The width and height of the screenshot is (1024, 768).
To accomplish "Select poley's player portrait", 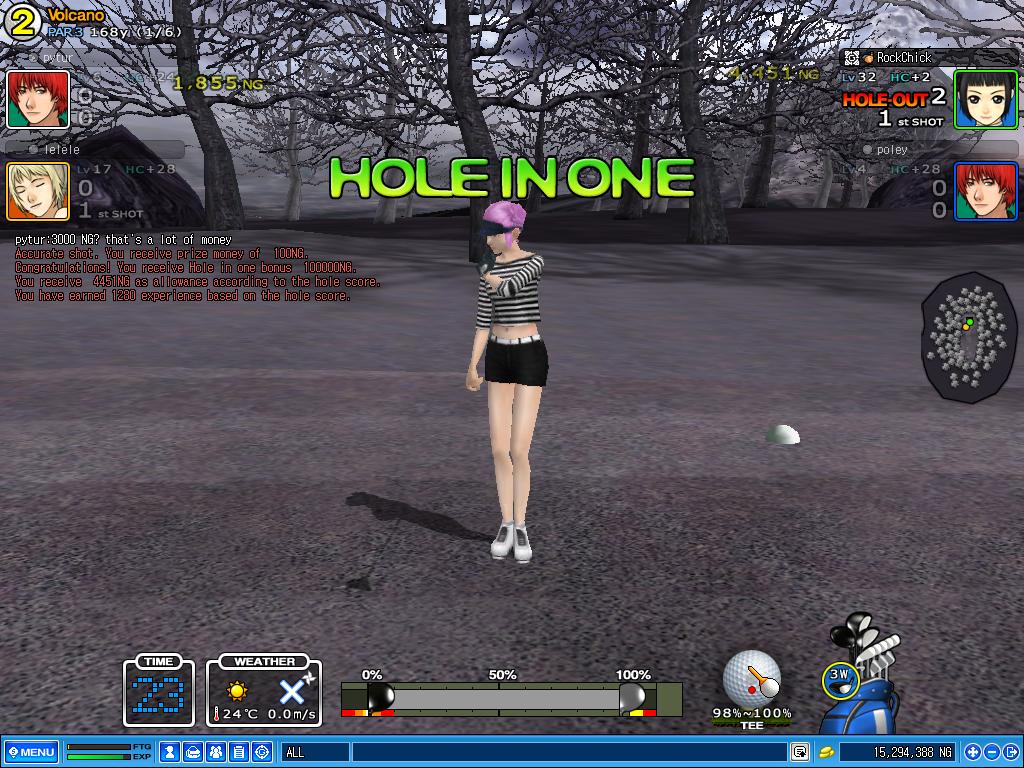I will (x=985, y=190).
